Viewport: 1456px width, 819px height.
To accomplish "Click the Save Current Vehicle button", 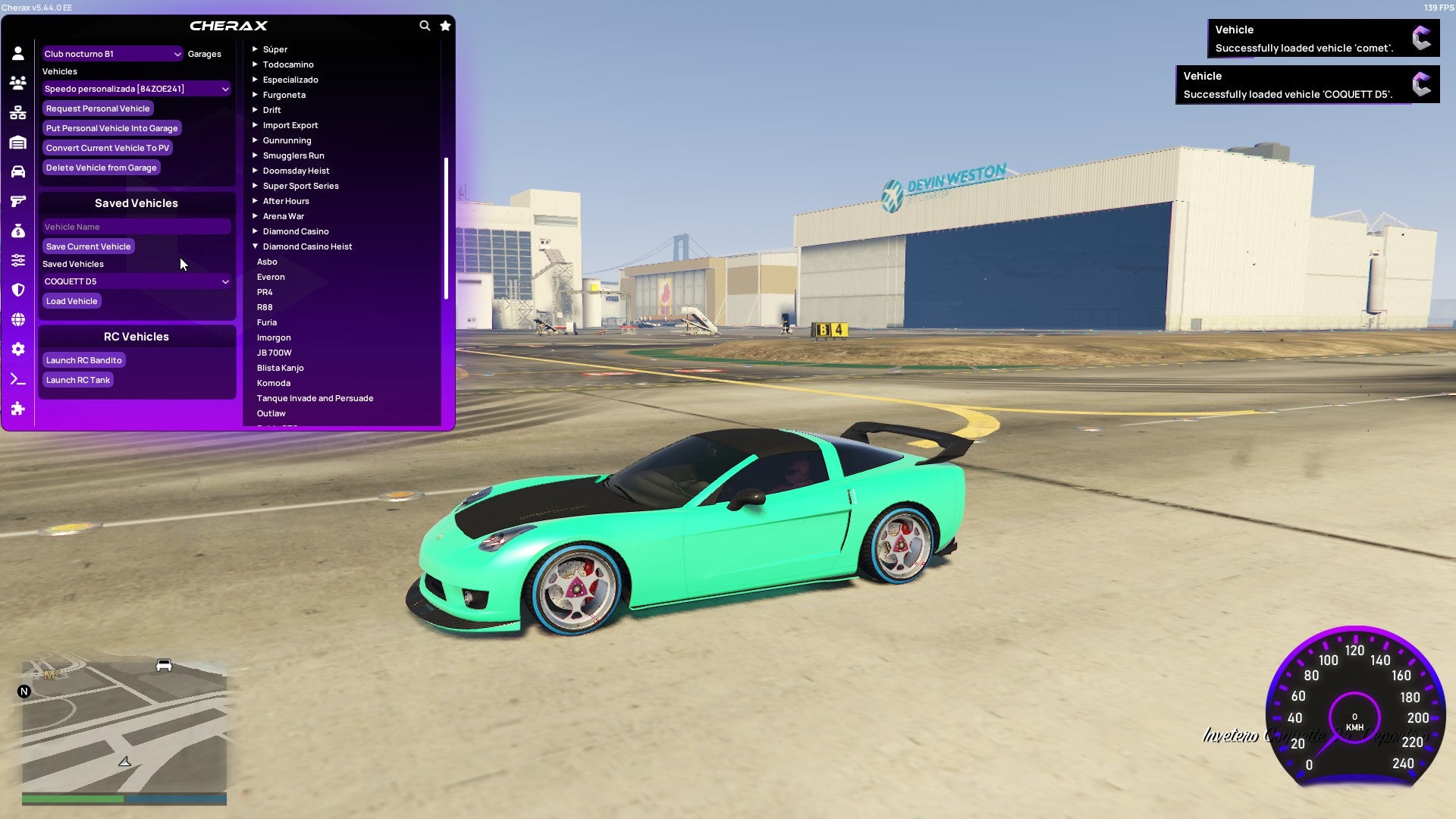I will [x=88, y=246].
